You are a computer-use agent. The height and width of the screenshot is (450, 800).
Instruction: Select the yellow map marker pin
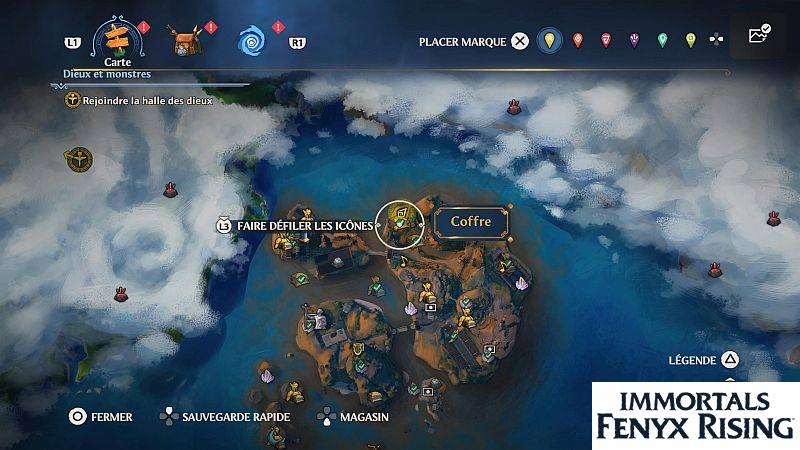[547, 41]
